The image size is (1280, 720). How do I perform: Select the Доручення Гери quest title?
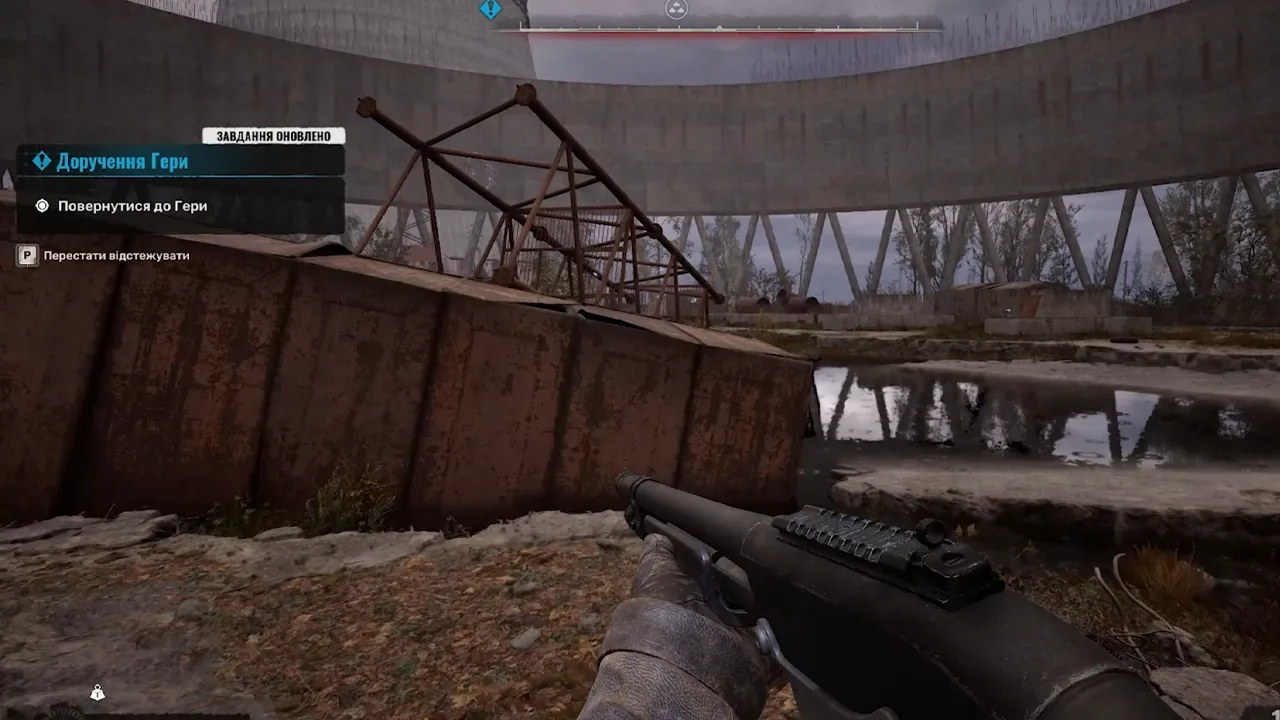point(122,161)
